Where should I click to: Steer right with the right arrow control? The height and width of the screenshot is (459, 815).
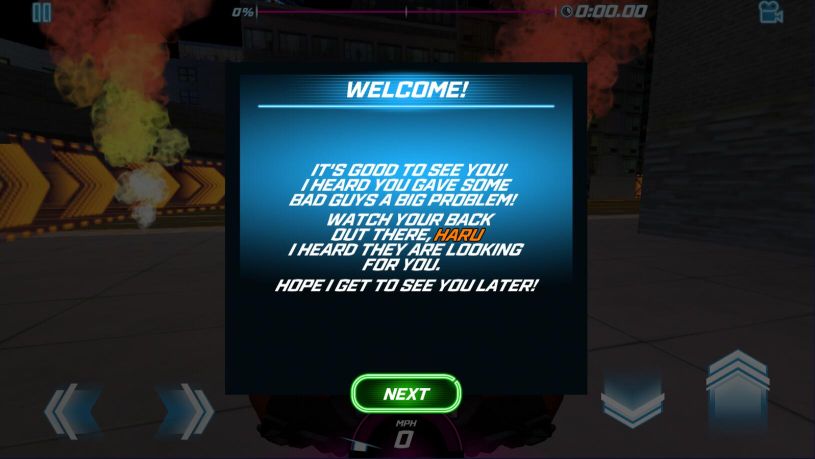click(185, 411)
